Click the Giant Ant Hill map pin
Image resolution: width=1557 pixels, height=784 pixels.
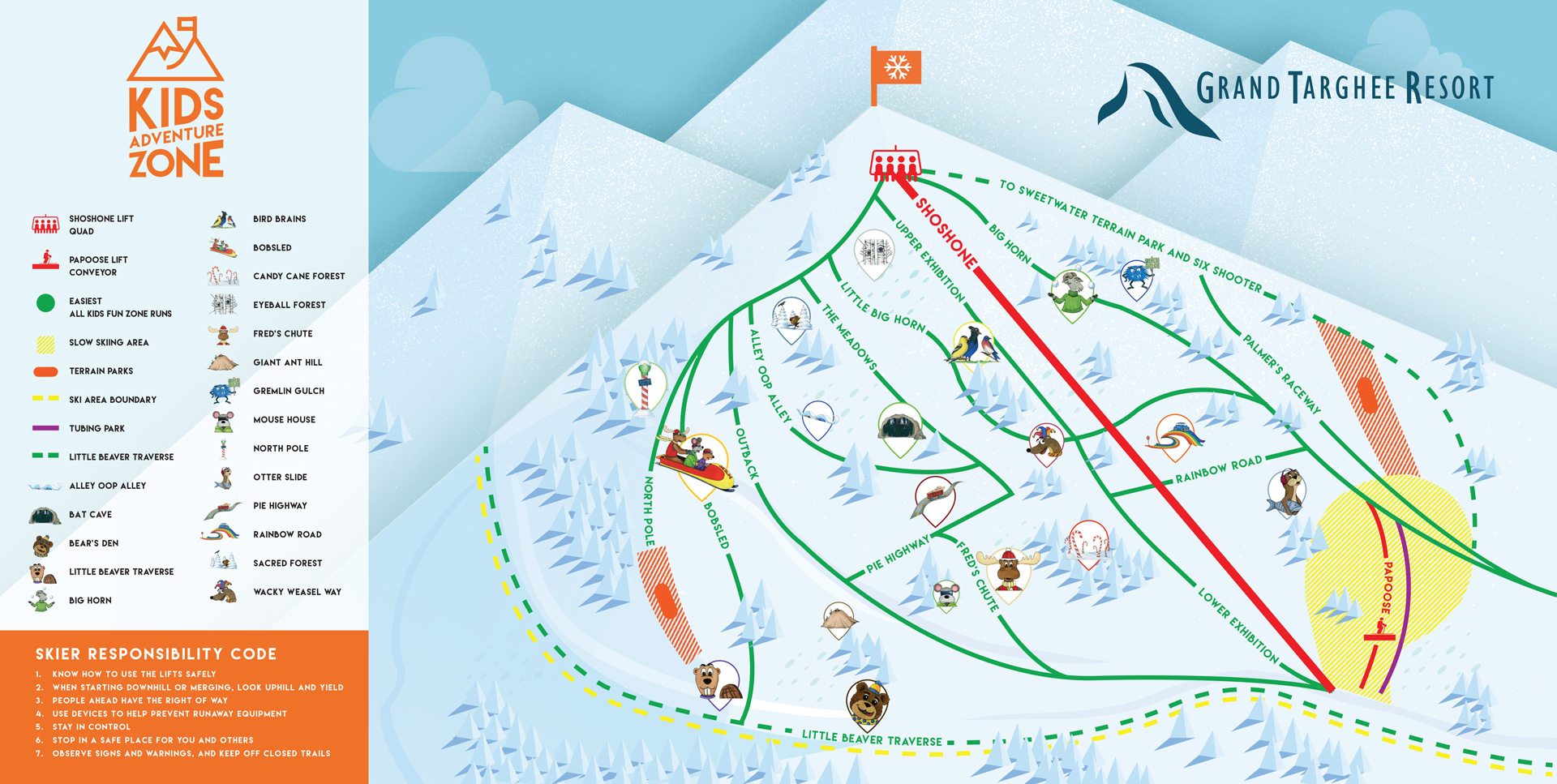[x=839, y=618]
